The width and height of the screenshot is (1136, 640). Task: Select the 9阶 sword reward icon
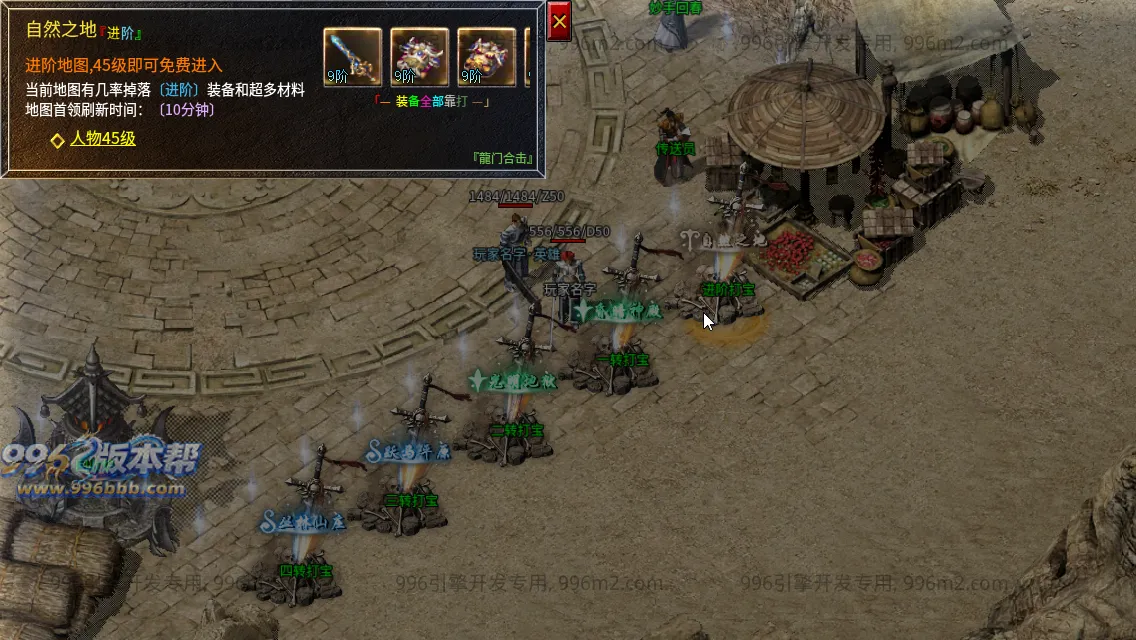[352, 56]
